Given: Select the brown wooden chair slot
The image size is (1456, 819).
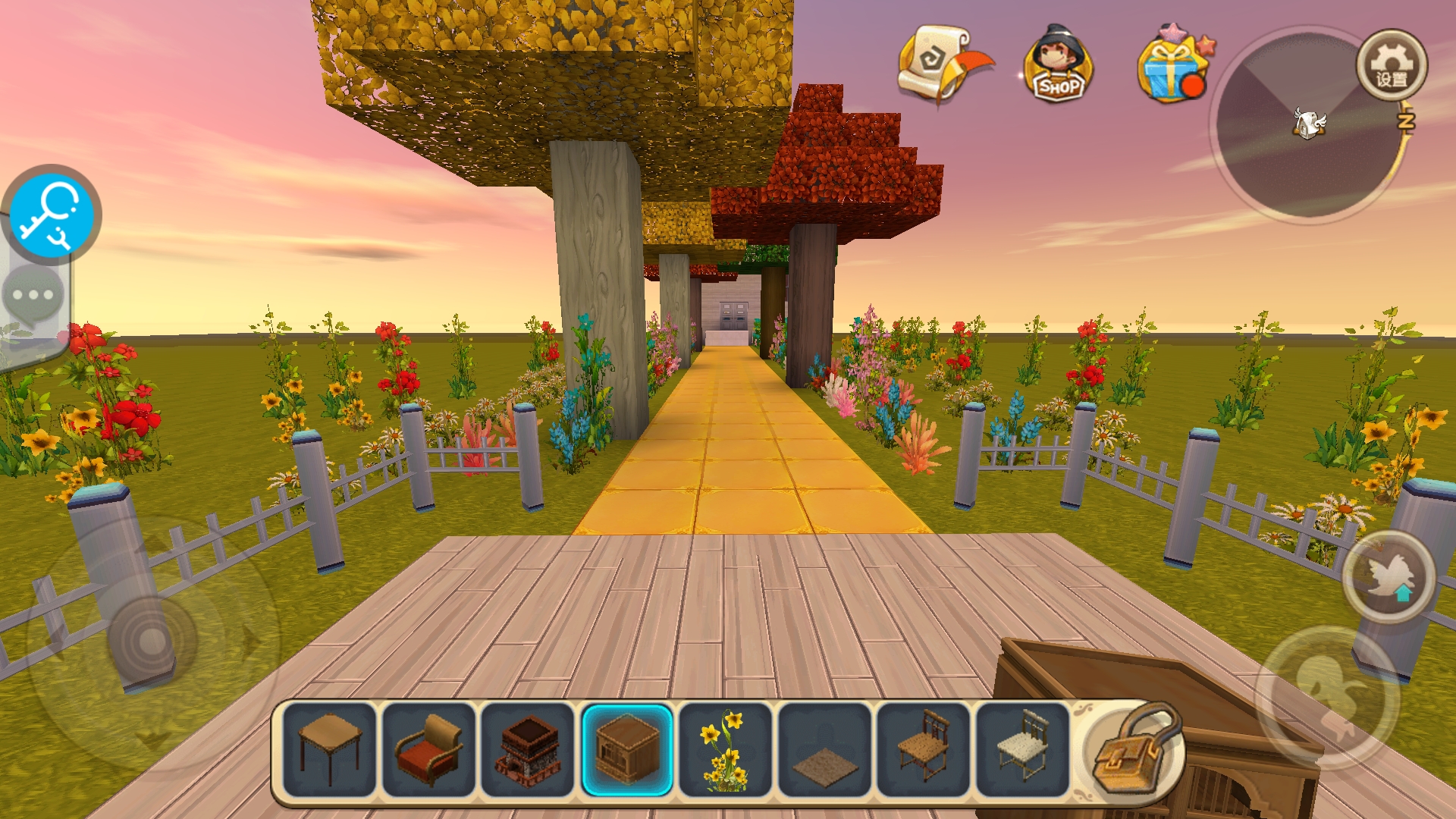Looking at the screenshot, I should pos(923,749).
